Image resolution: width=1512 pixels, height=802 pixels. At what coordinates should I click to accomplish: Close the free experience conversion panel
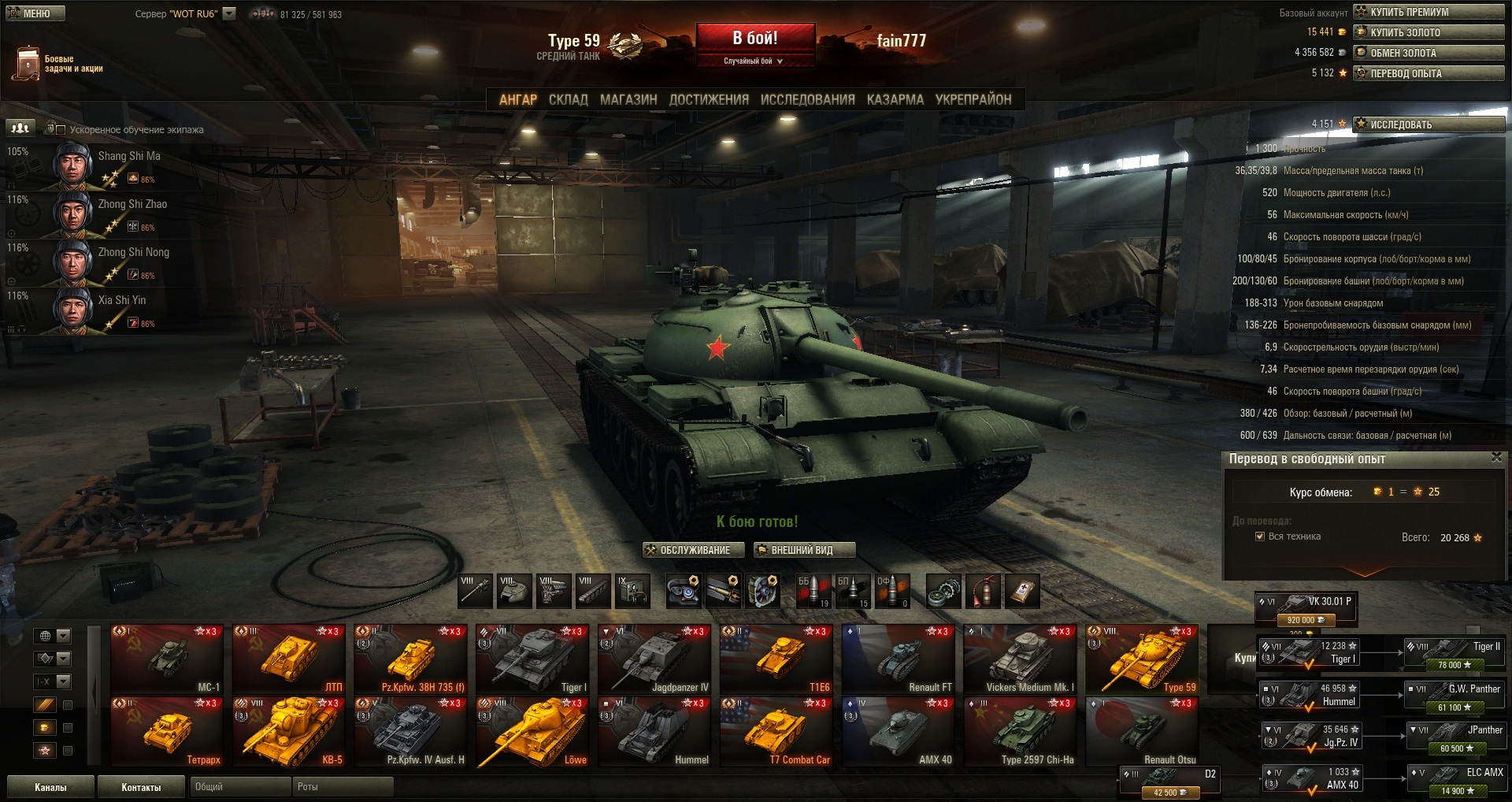coord(1496,458)
